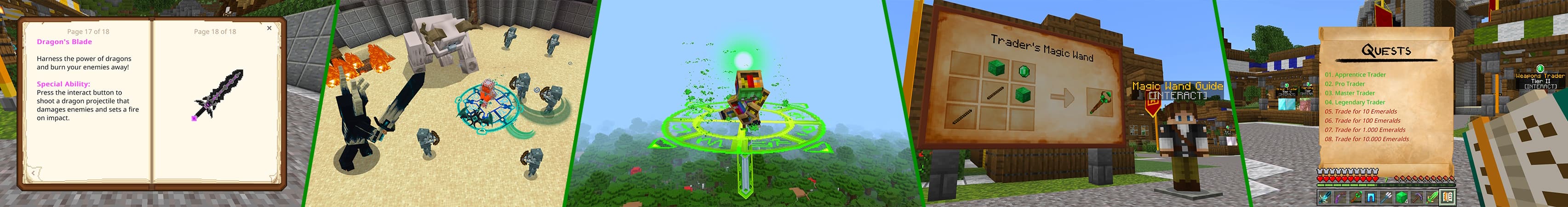Close the weapon guide book

269,28
